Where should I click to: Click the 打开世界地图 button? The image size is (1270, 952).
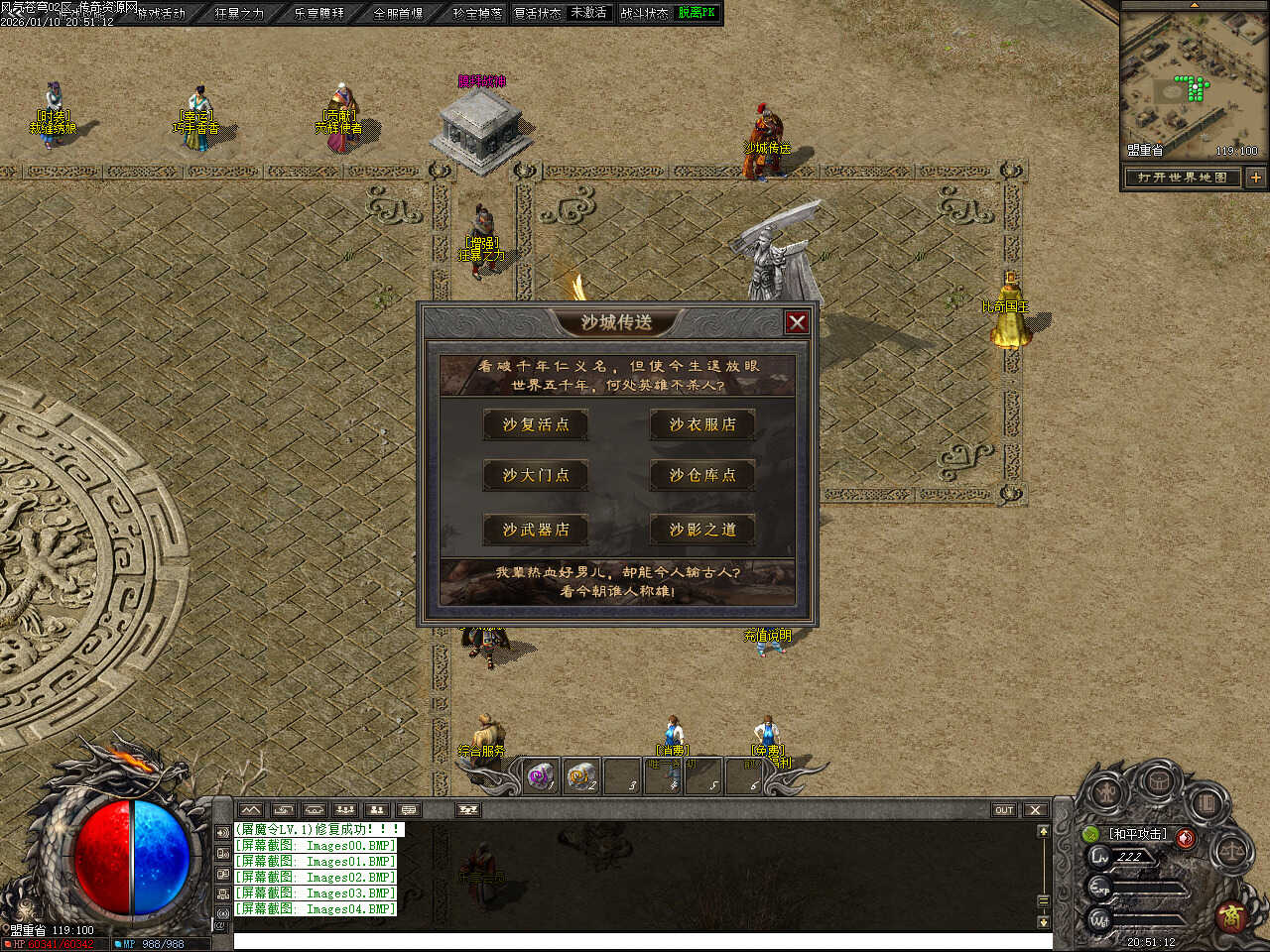click(x=1182, y=178)
